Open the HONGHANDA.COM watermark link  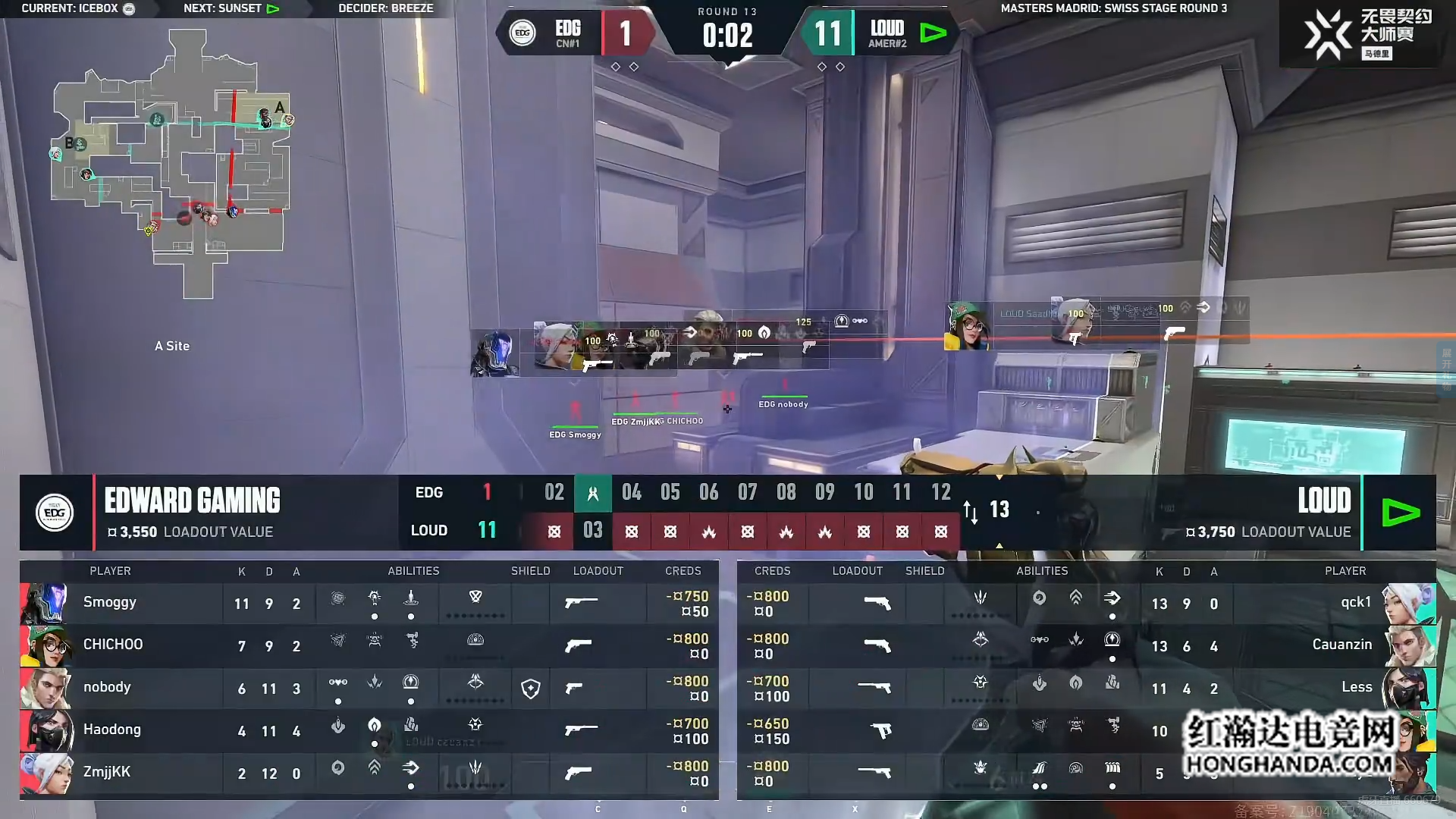1289,764
